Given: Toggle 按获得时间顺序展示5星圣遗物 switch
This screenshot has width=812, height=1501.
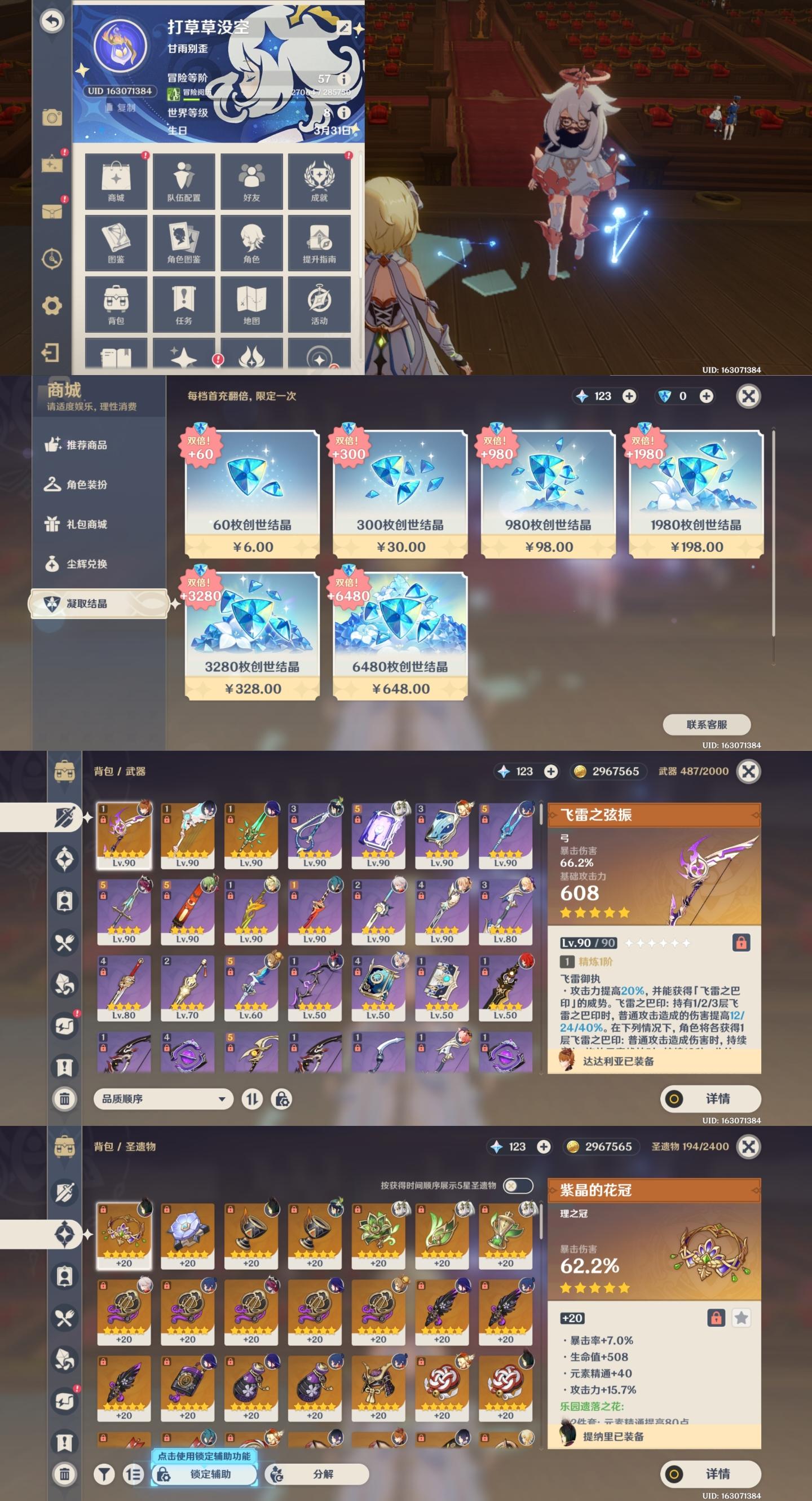Looking at the screenshot, I should click(517, 1185).
